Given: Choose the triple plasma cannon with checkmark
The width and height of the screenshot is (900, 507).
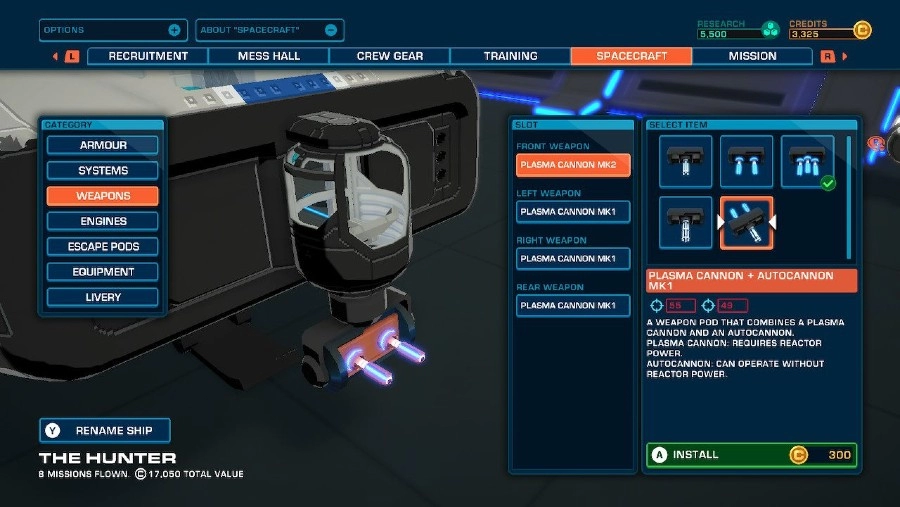Looking at the screenshot, I should [807, 161].
